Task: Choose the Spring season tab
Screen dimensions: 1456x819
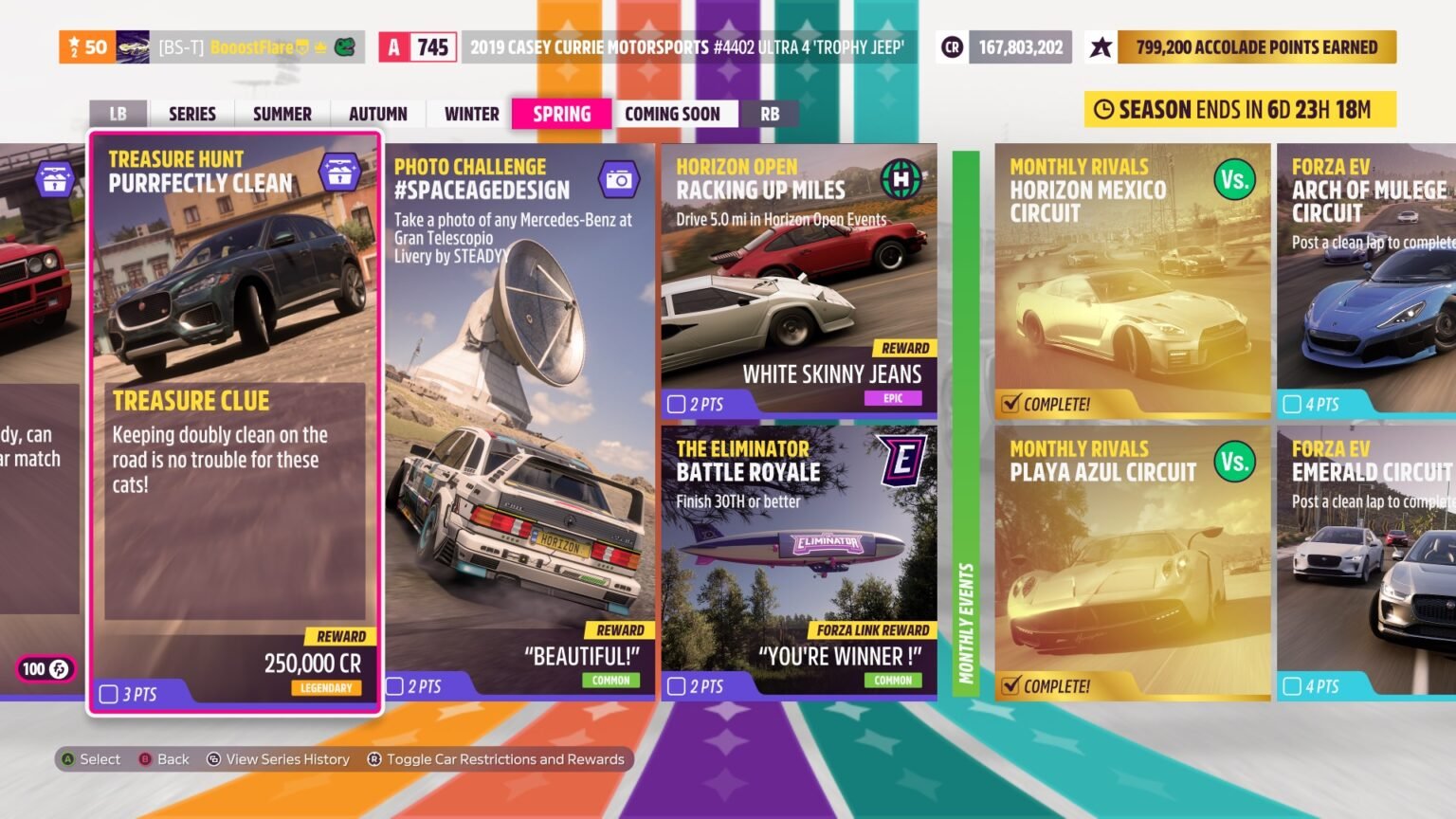Action: (x=561, y=114)
